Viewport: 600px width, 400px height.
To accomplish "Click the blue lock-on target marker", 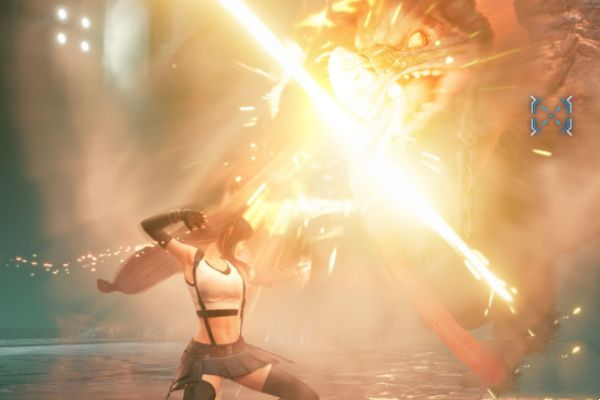I will pyautogui.click(x=551, y=115).
